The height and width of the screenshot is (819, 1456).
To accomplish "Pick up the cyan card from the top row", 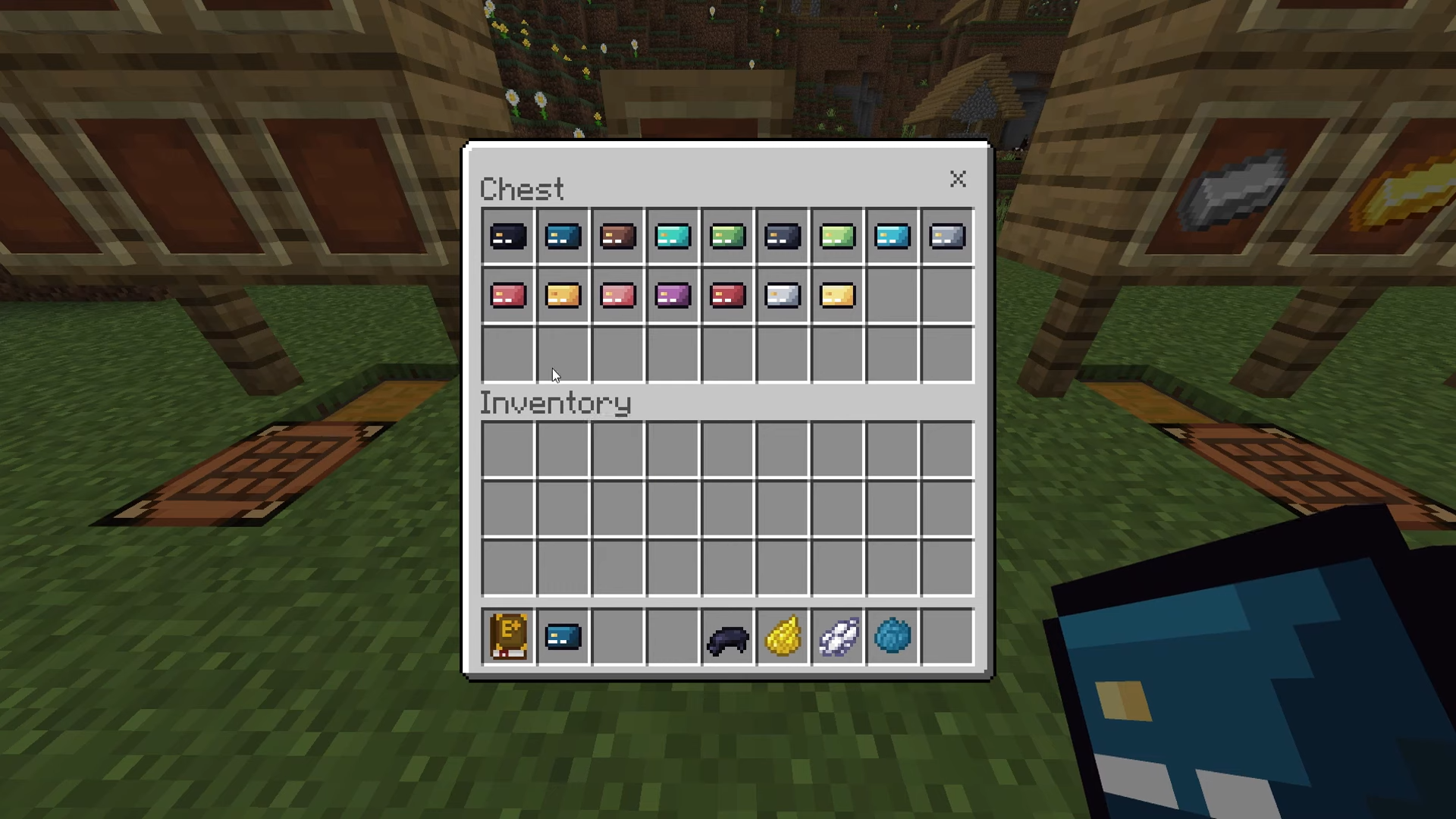I will point(673,236).
